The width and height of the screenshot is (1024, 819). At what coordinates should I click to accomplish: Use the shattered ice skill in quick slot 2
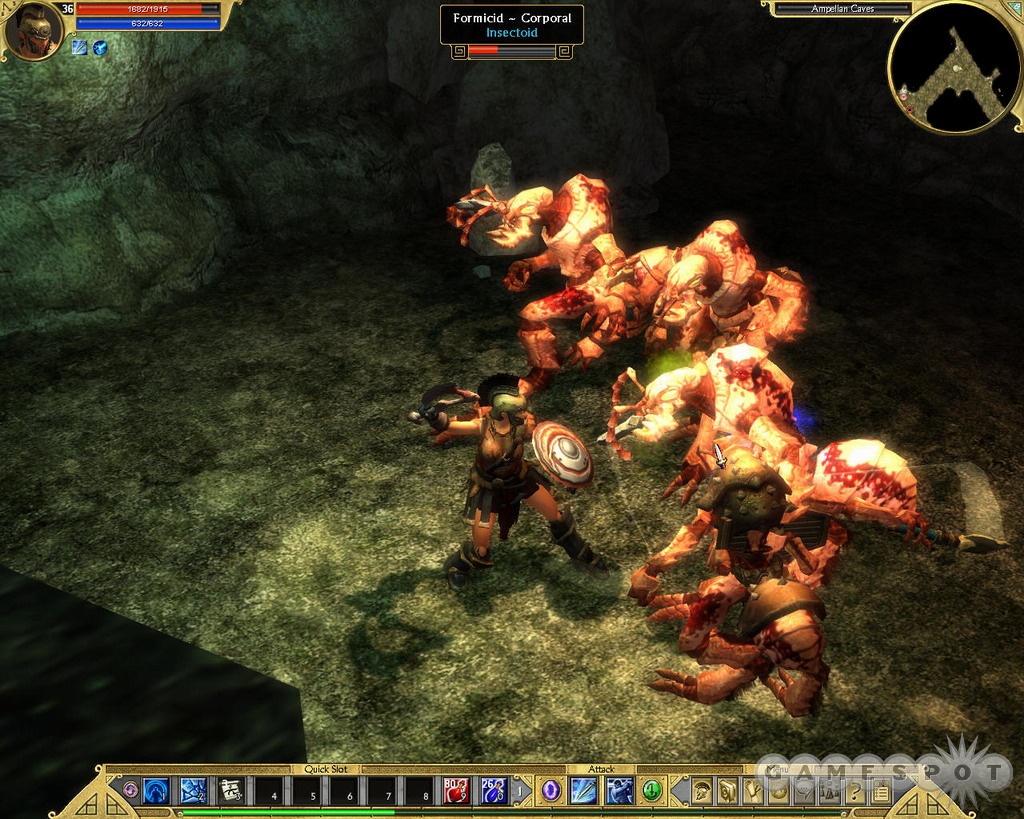point(193,791)
